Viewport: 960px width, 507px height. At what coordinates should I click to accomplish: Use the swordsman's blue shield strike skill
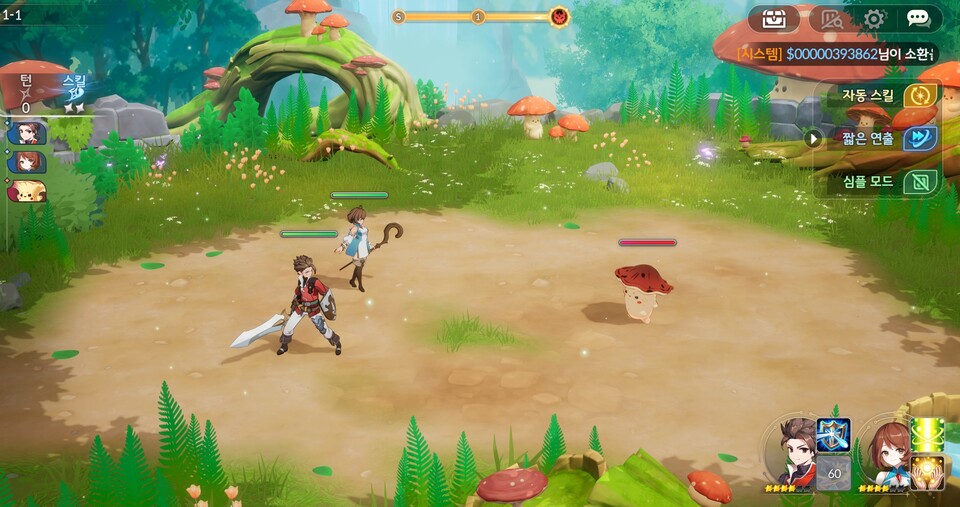click(833, 435)
